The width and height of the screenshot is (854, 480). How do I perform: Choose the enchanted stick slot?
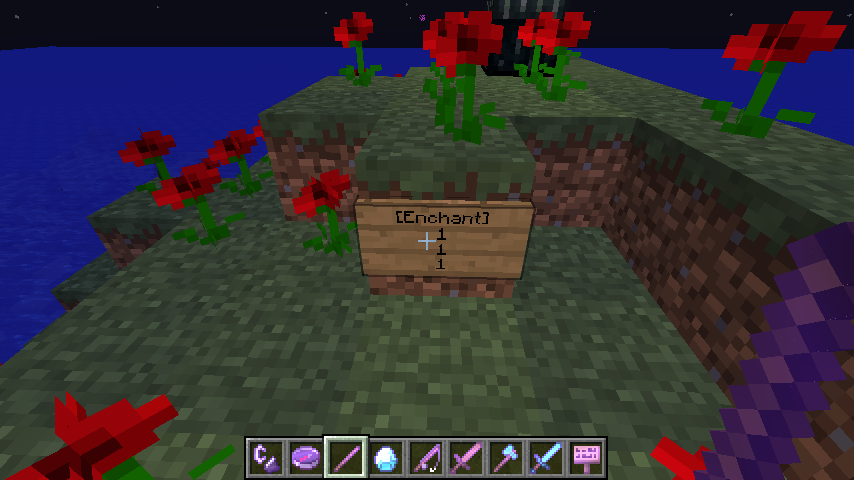coord(347,458)
